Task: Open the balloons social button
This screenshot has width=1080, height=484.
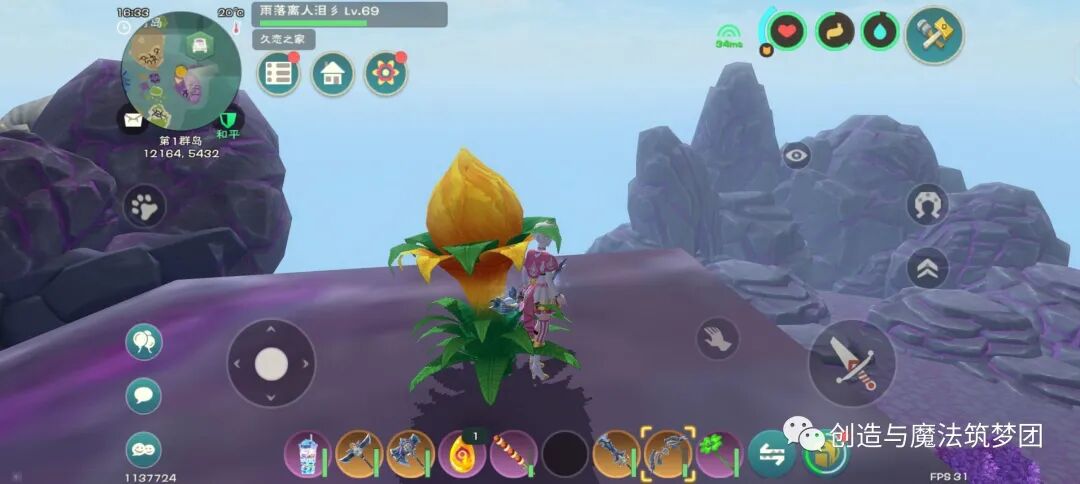Action: (143, 342)
